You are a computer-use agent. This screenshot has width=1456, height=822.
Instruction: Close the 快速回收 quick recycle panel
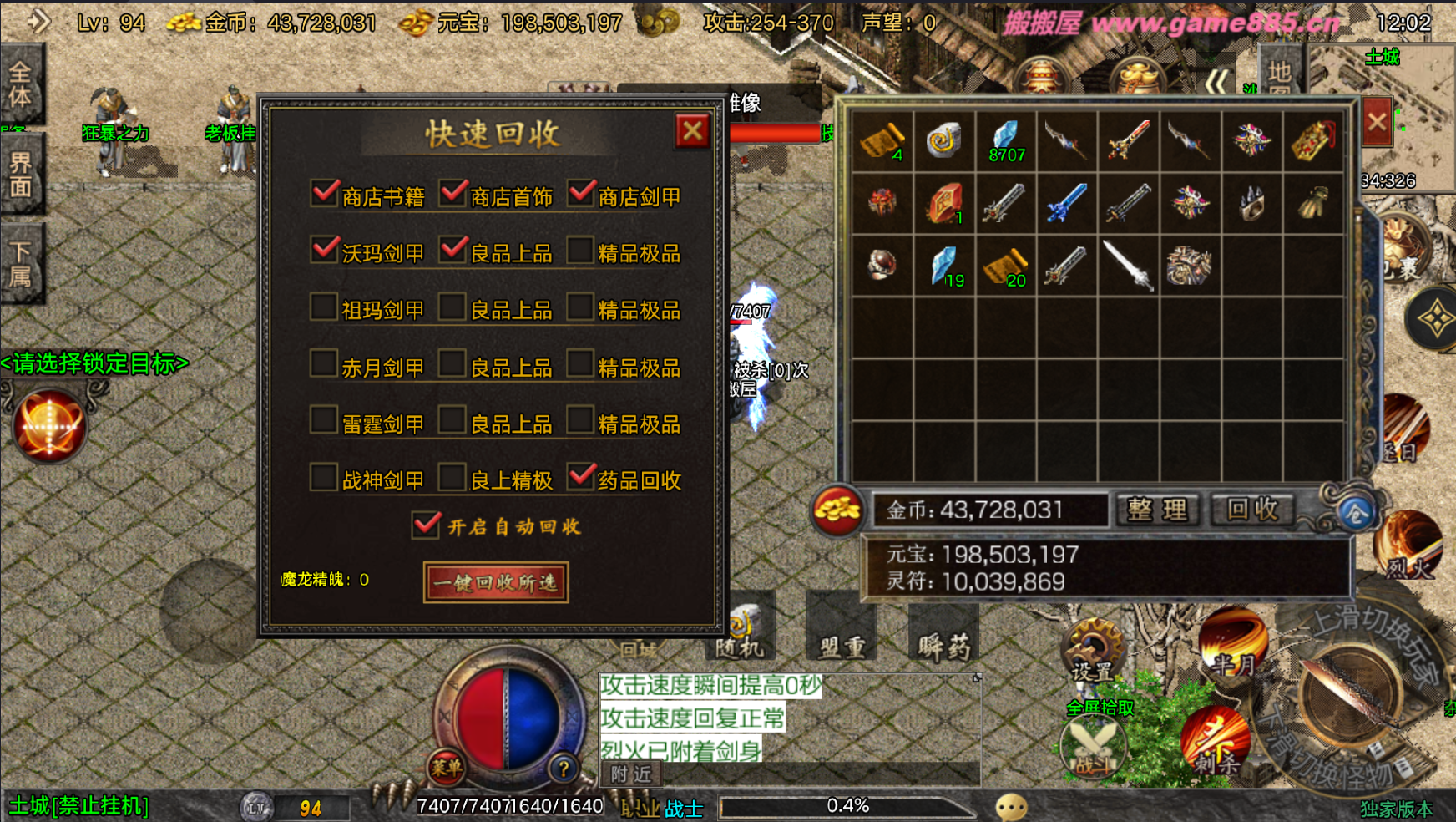(x=692, y=131)
